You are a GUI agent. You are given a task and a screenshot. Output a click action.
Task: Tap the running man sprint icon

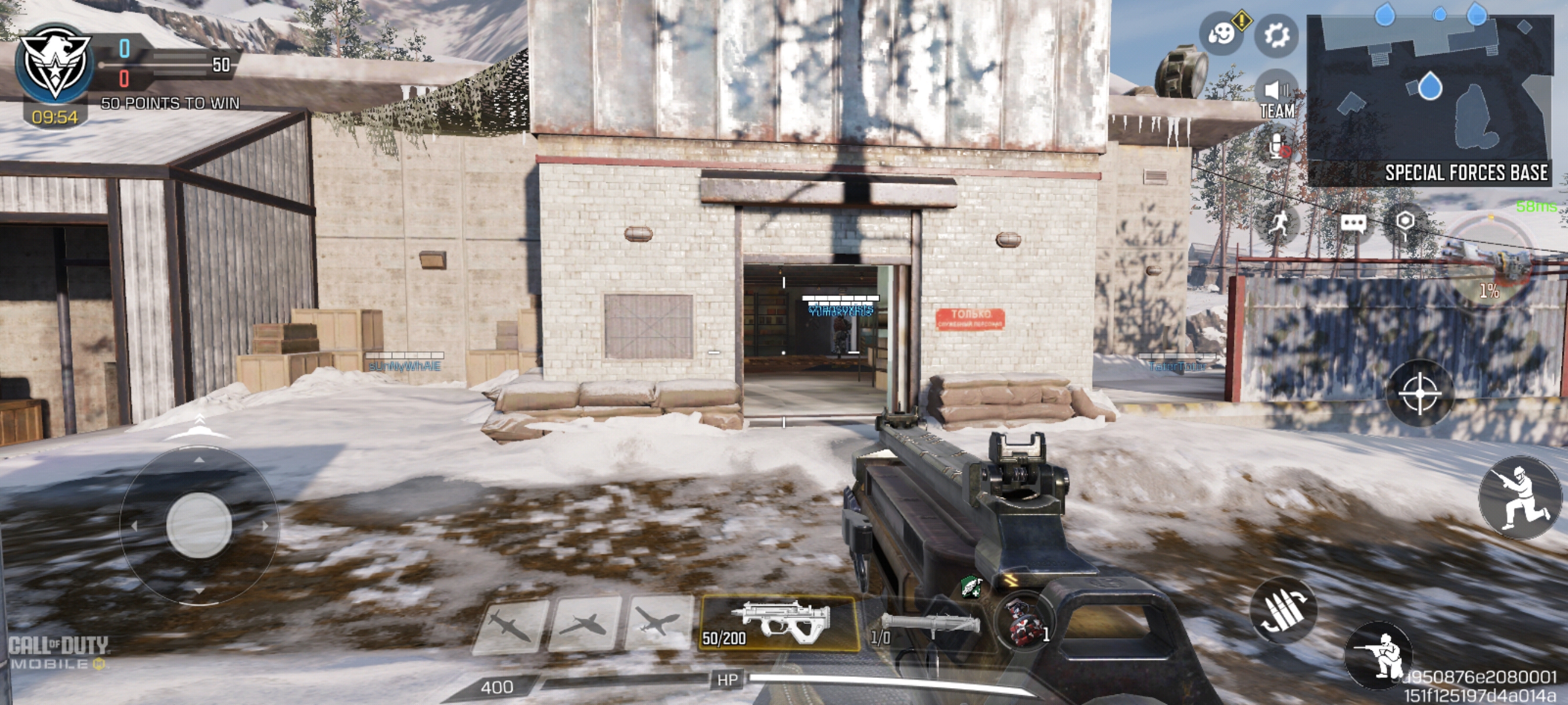[x=1278, y=223]
